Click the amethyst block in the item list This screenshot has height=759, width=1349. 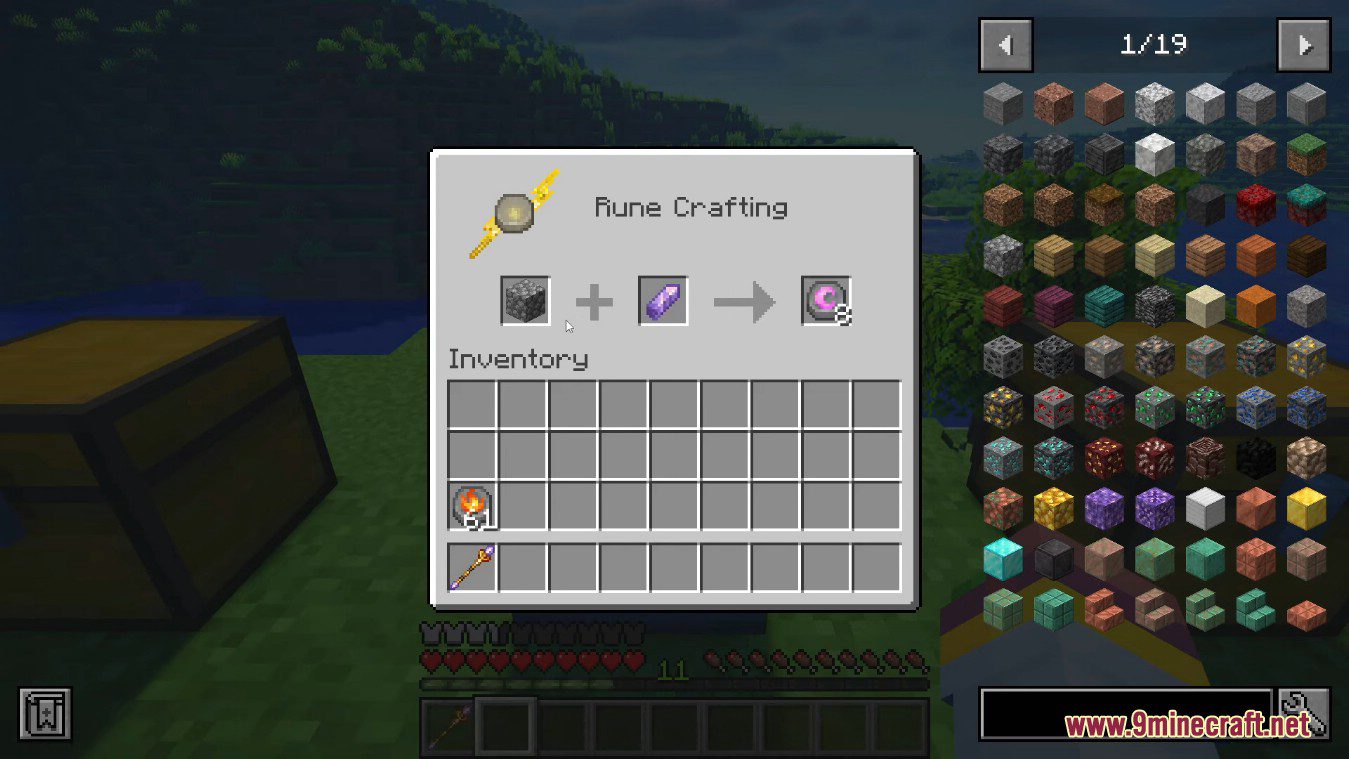1103,506
